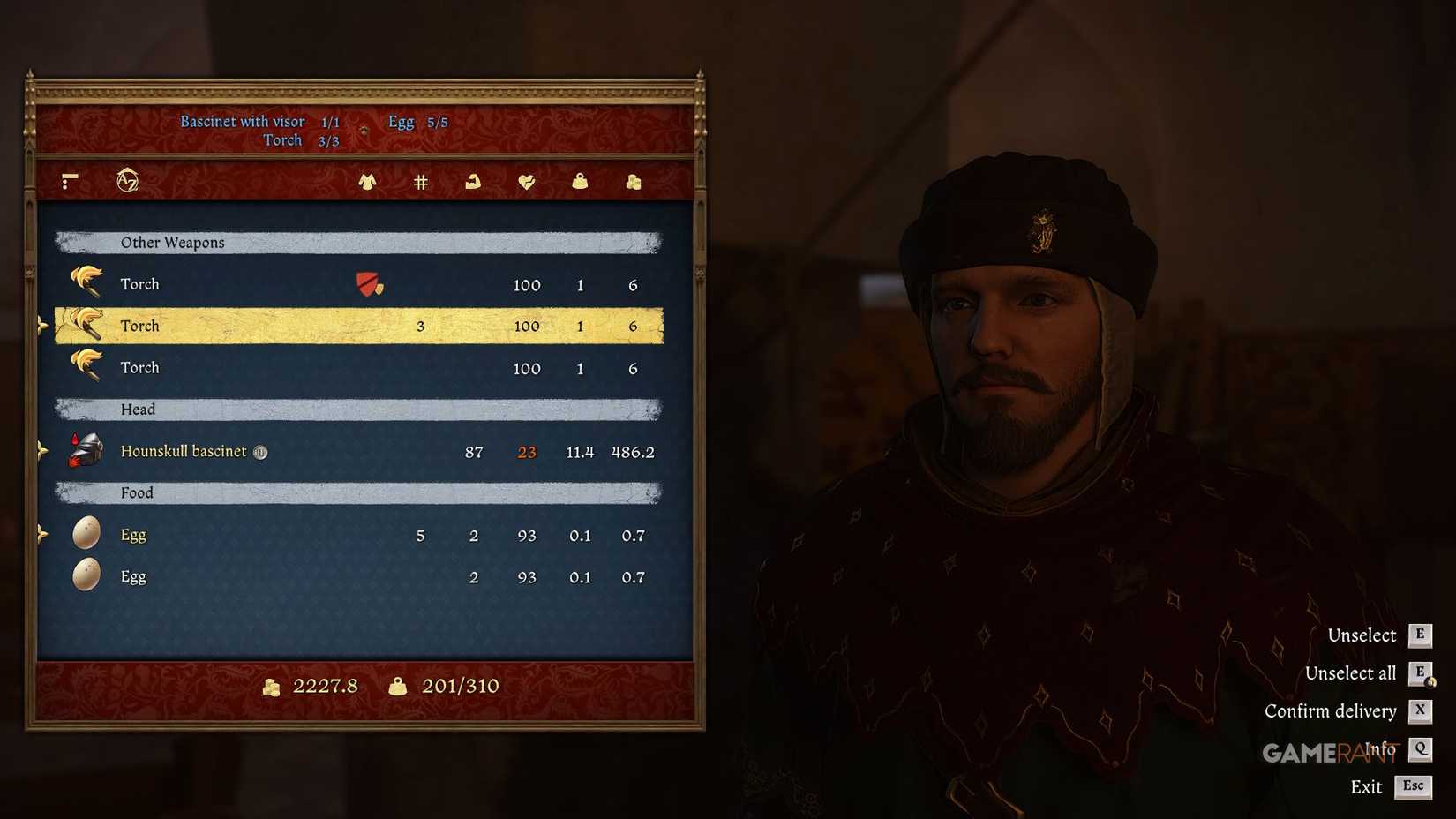Click the Hounskull bascinet info badge
The height and width of the screenshot is (819, 1456).
pyautogui.click(x=259, y=452)
